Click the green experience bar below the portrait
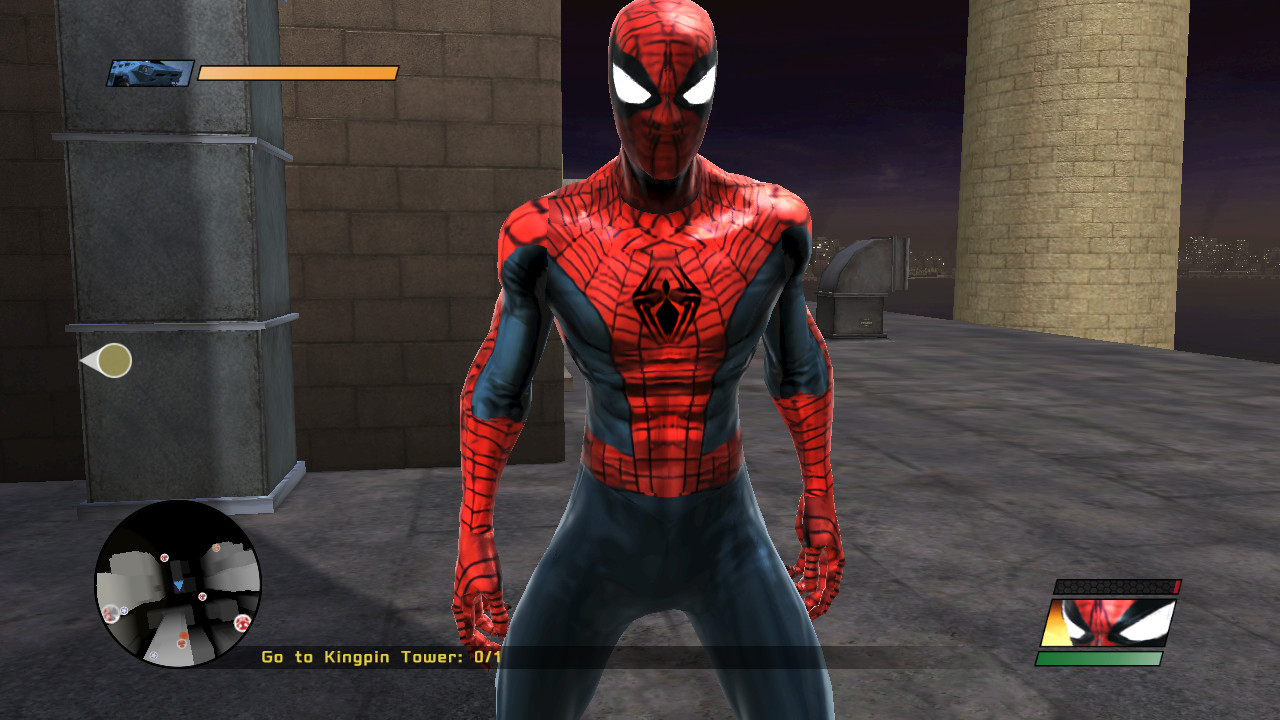 [x=1098, y=658]
